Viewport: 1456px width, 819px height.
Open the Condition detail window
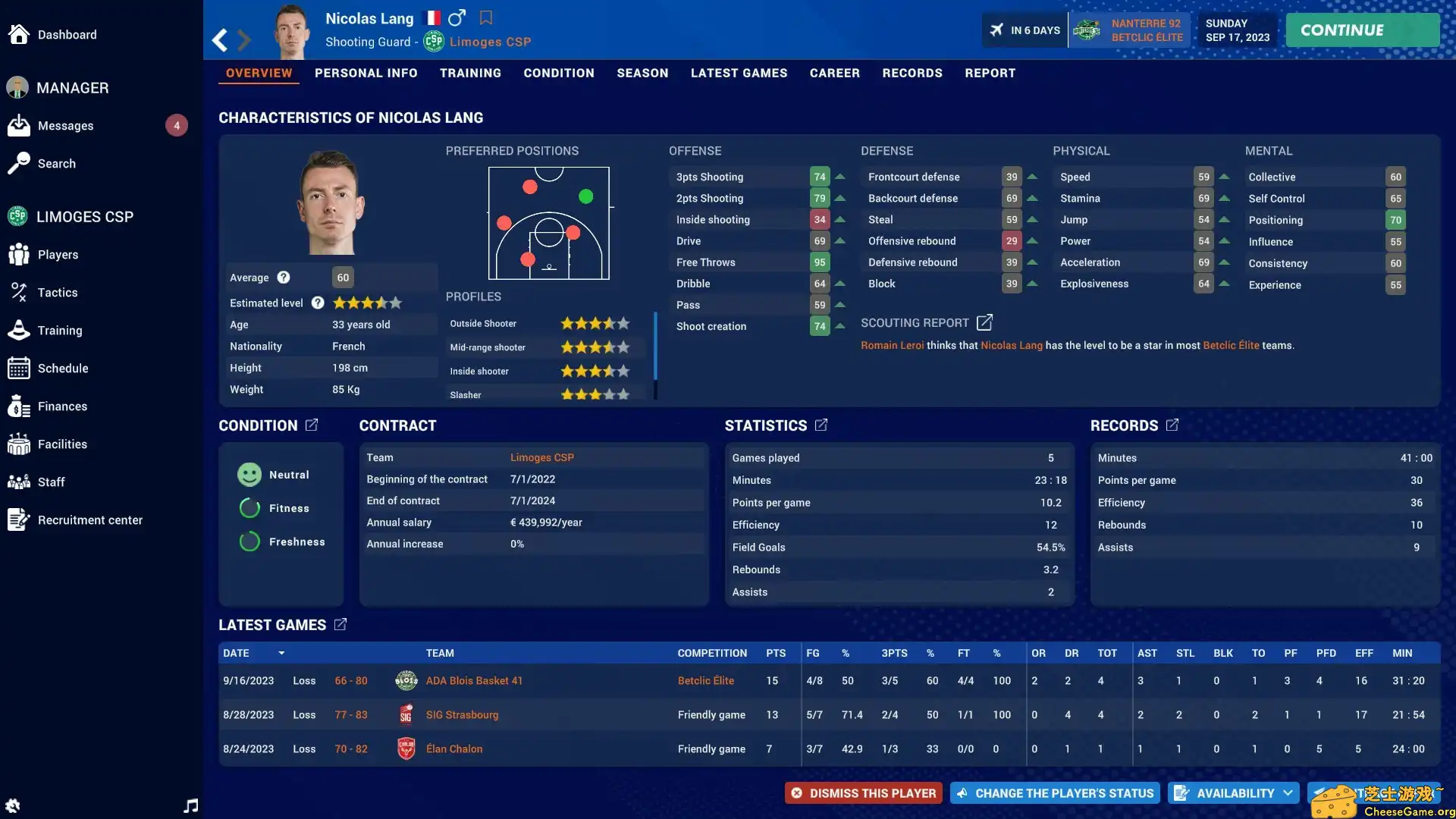(312, 425)
